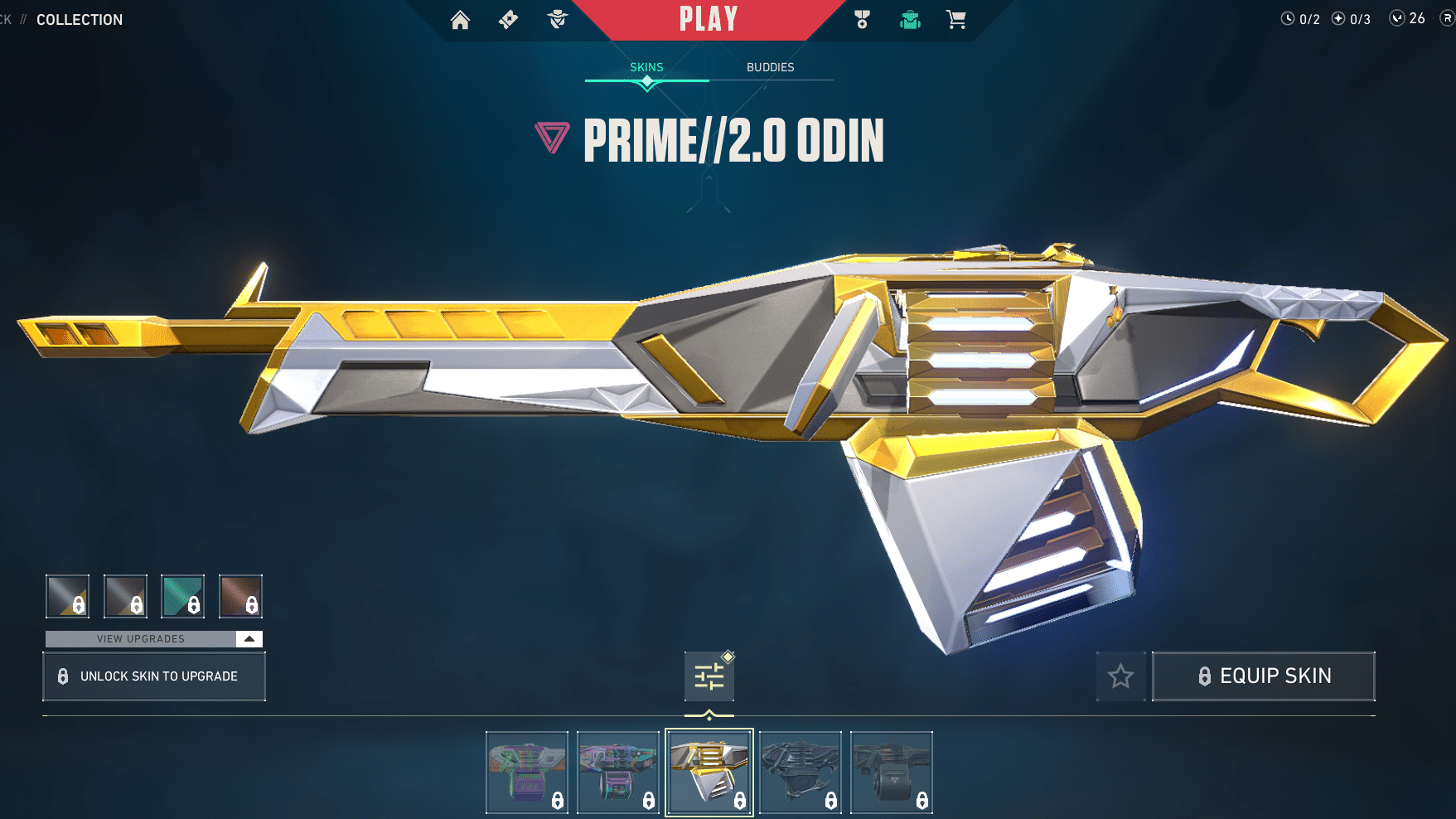The width and height of the screenshot is (1456, 819).
Task: Open the Agents screen with the agent icon
Action: (x=557, y=18)
